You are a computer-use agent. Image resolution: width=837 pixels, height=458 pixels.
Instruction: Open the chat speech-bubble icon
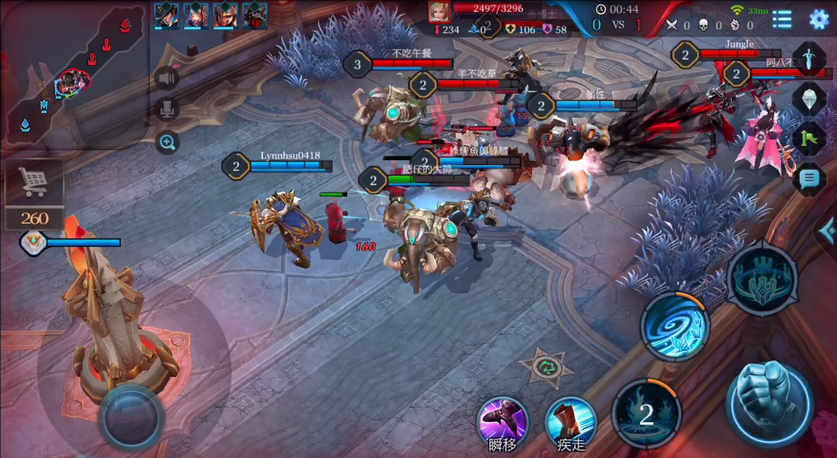click(x=808, y=180)
